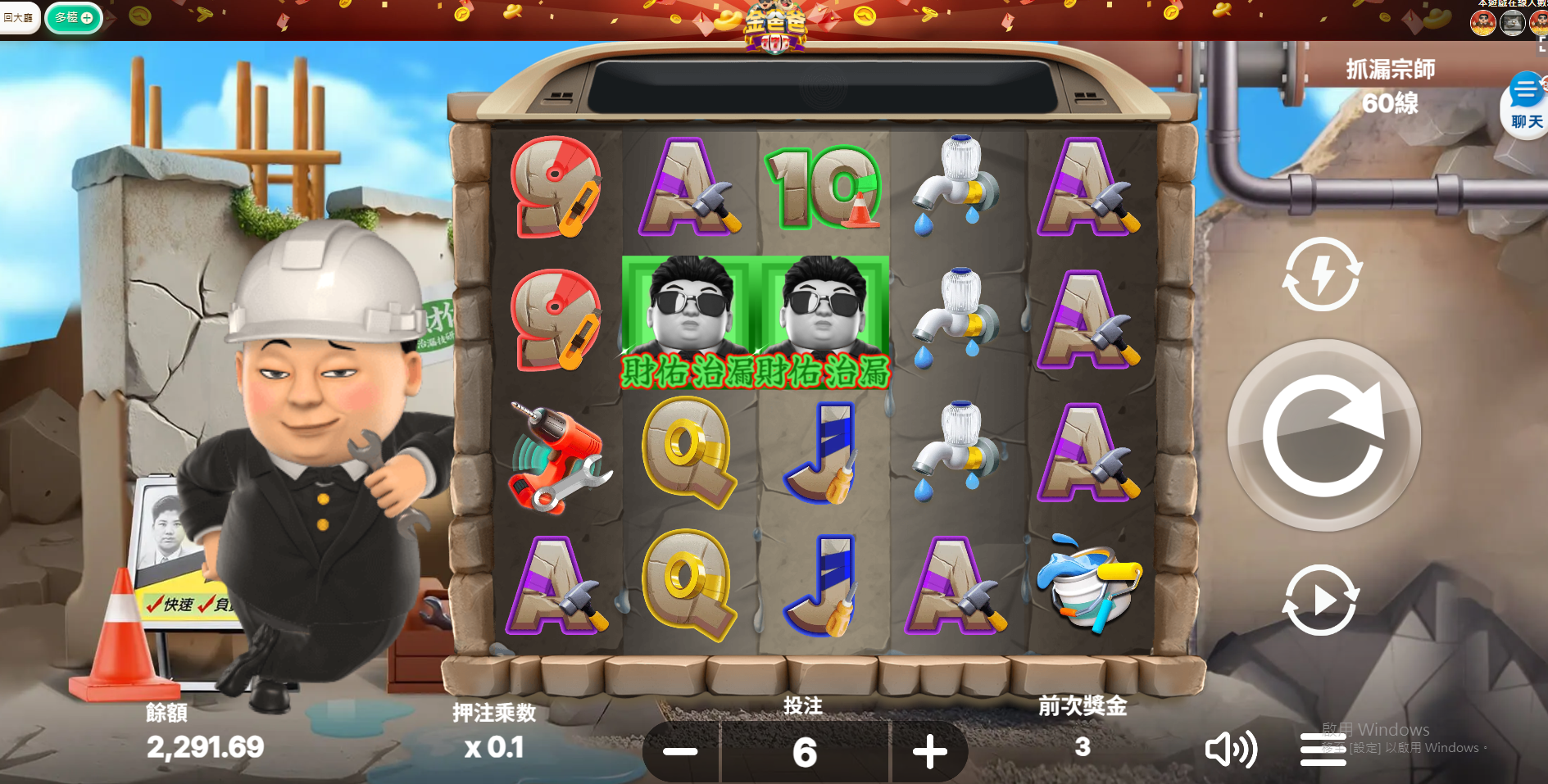Open the hamburger game menu
This screenshot has height=784, width=1548.
pos(1323,750)
